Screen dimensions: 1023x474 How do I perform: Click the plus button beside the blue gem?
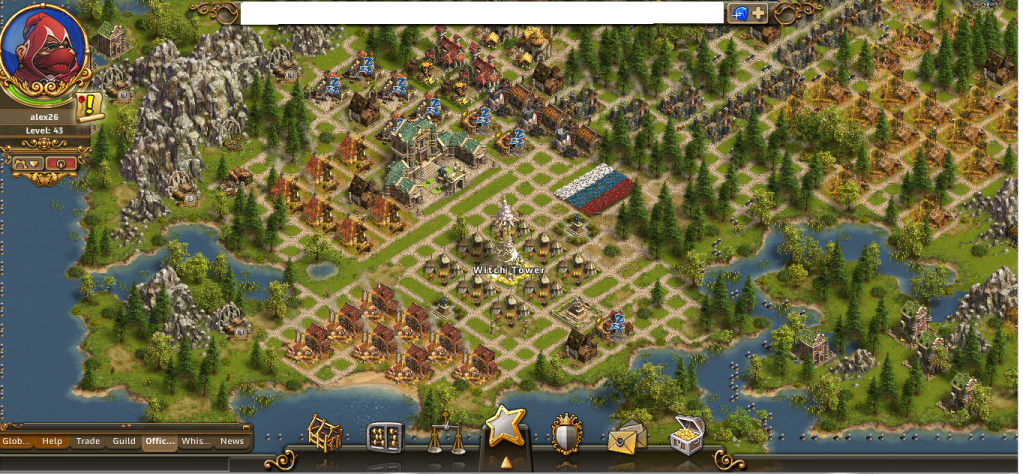[759, 13]
